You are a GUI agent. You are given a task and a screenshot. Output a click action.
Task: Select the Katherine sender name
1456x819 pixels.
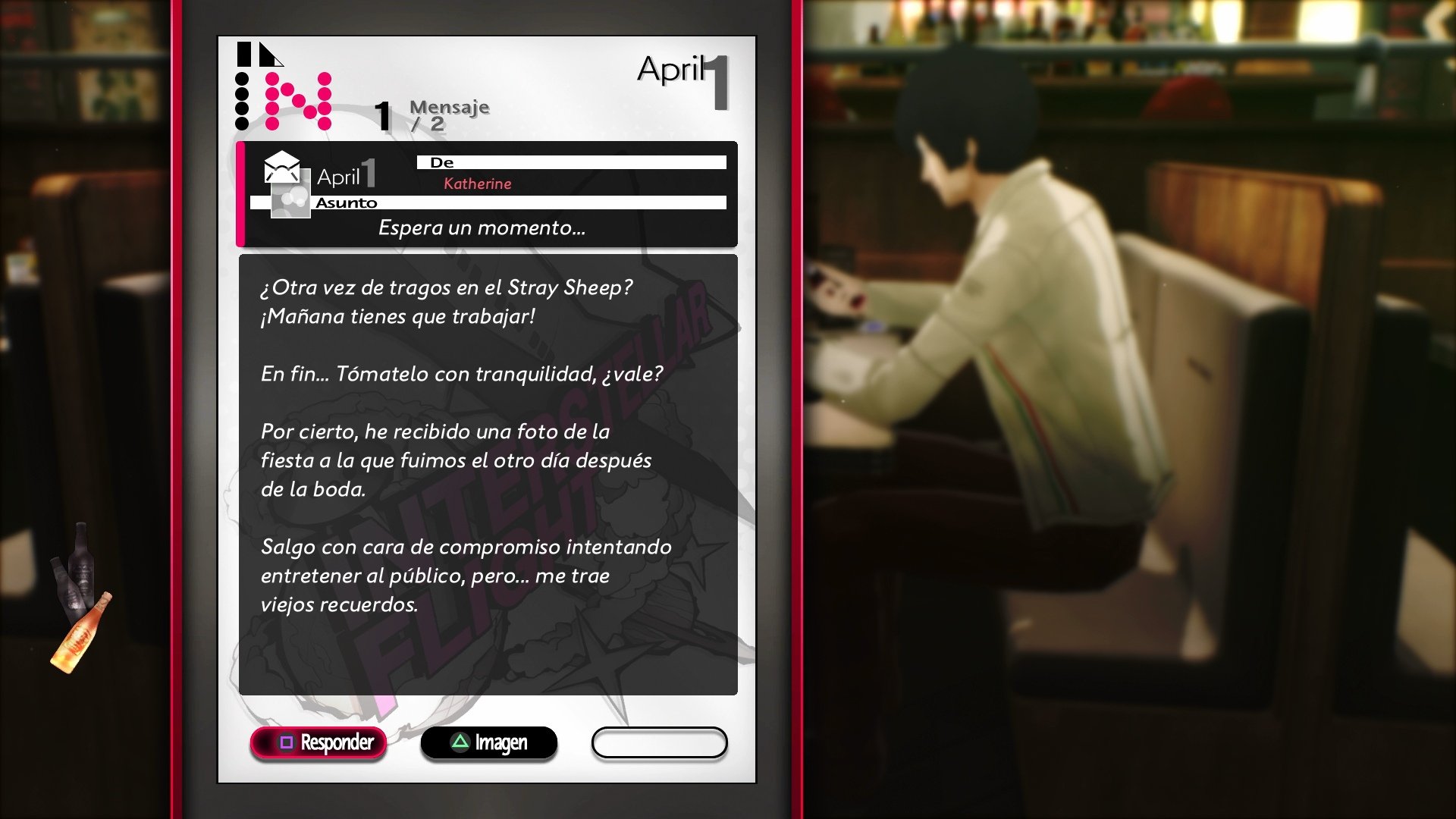(479, 184)
